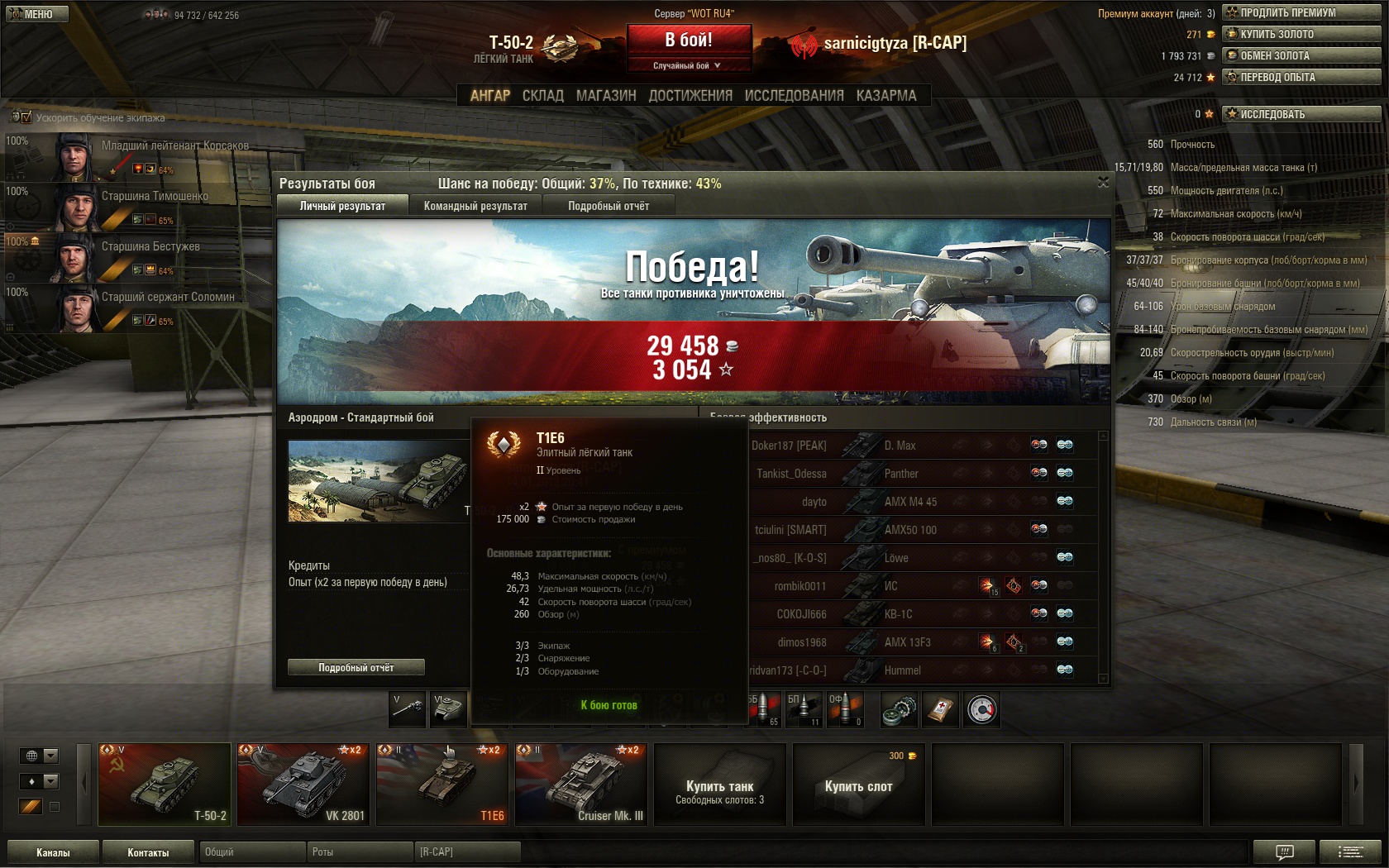Viewport: 1389px width, 868px height.
Task: Click КУПИТЬ ЗОЛОТО button
Action: point(1301,34)
